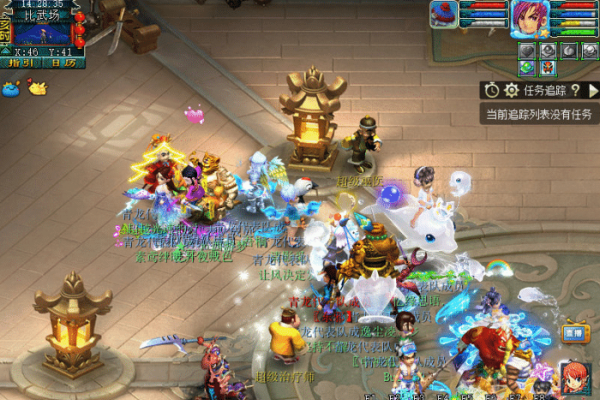This screenshot has width=600, height=400.
Task: Click the yellow chick icon
Action: point(37,88)
